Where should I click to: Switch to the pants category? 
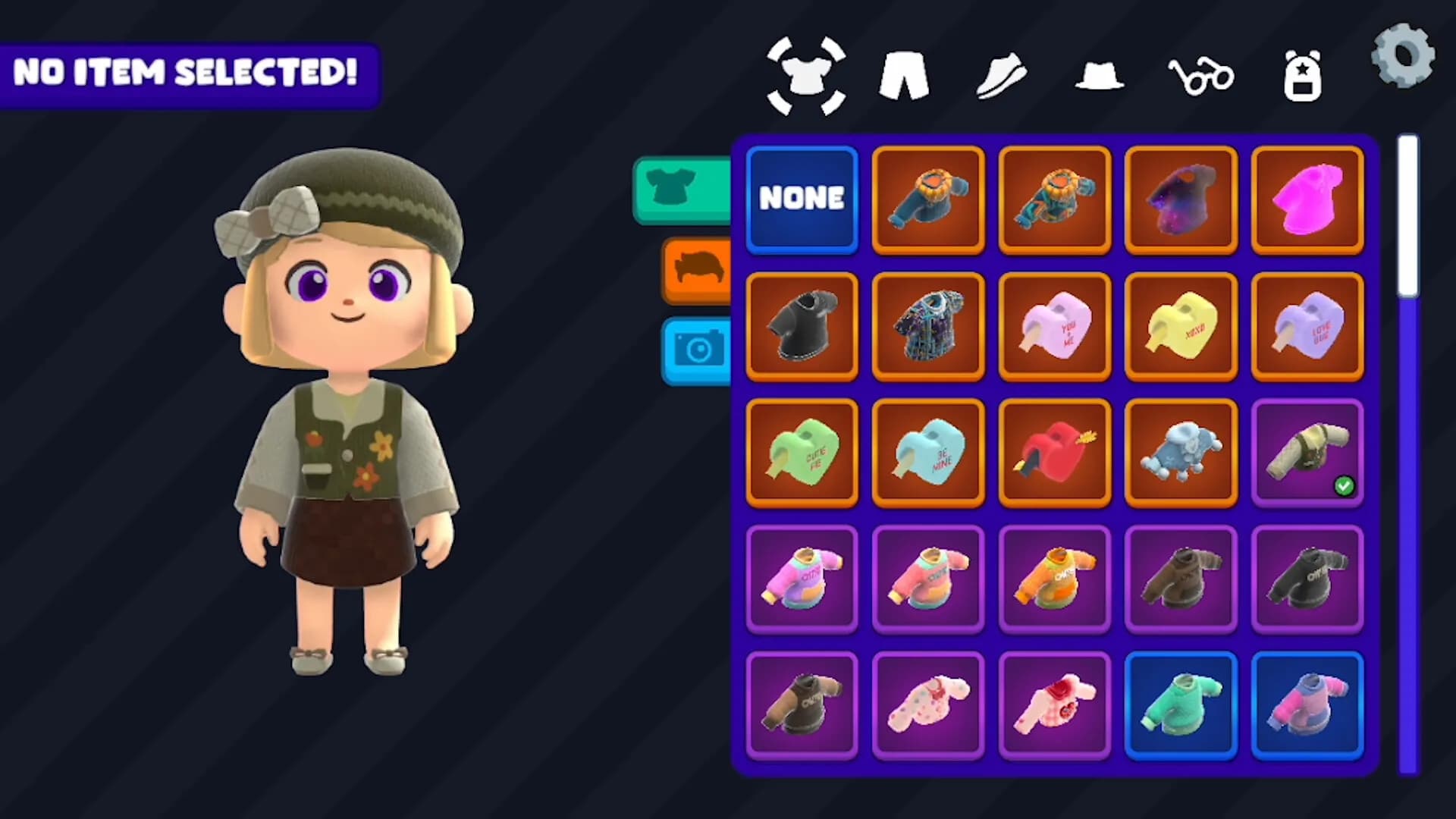903,76
